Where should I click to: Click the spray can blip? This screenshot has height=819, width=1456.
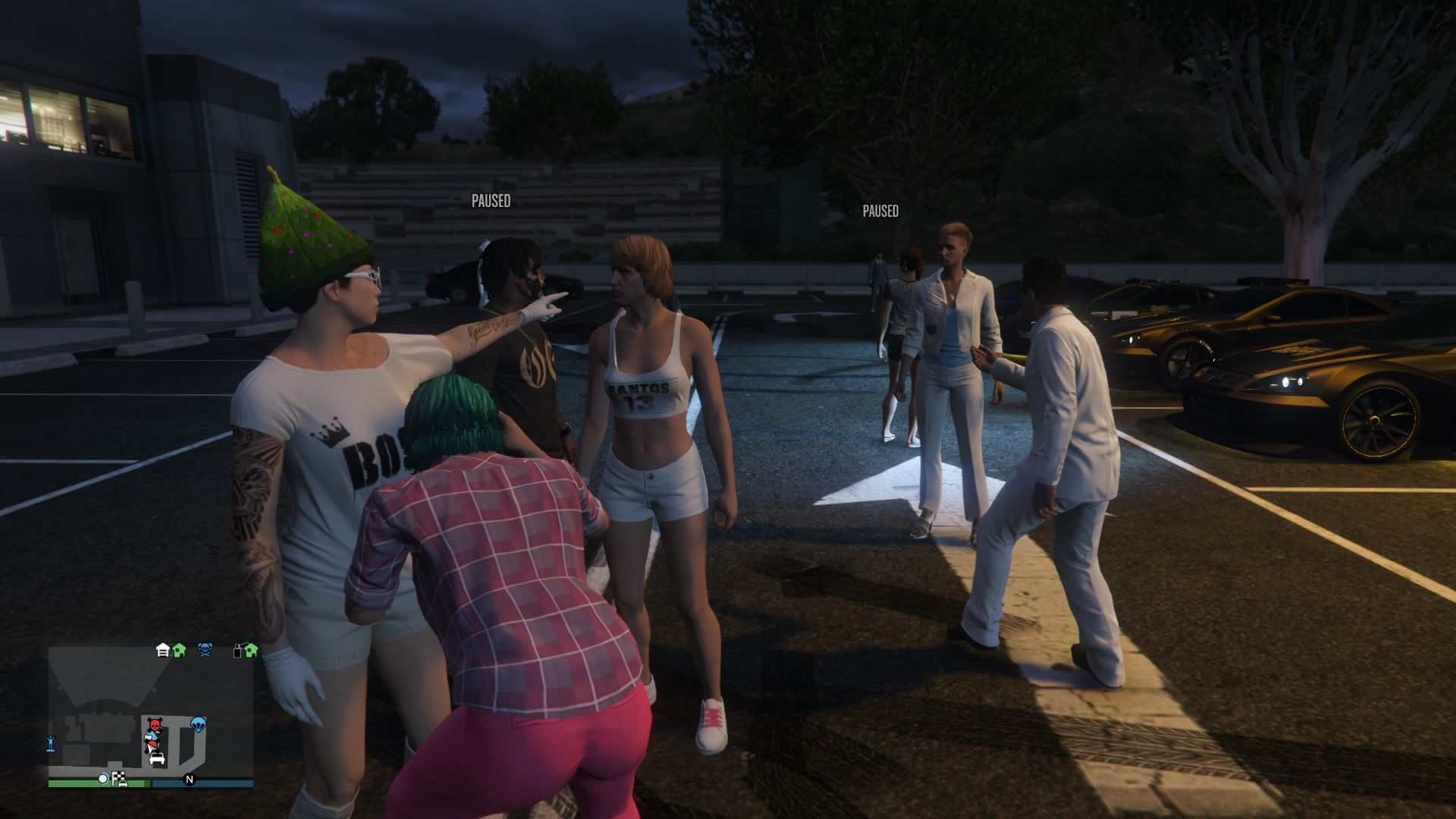[x=238, y=650]
